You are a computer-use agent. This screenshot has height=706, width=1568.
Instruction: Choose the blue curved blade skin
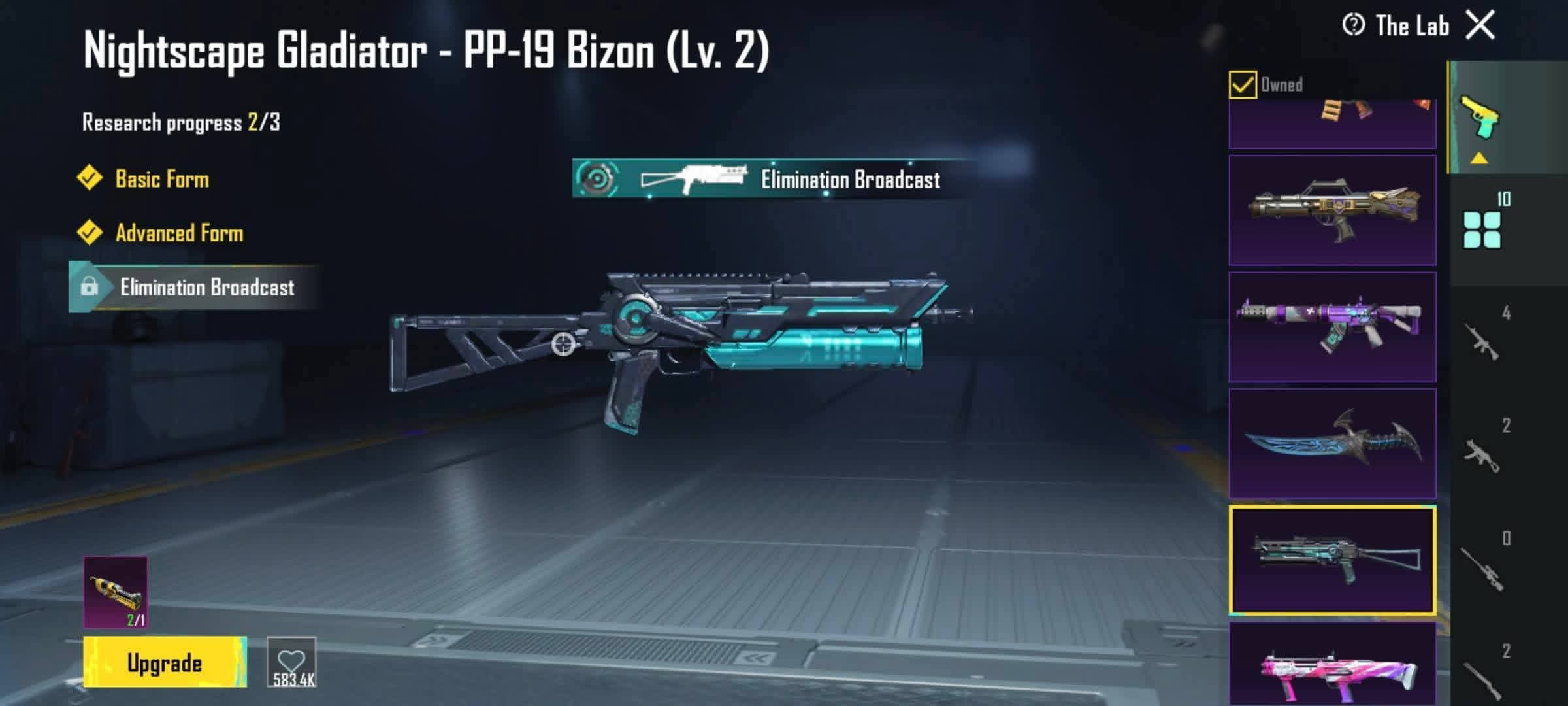click(1332, 444)
